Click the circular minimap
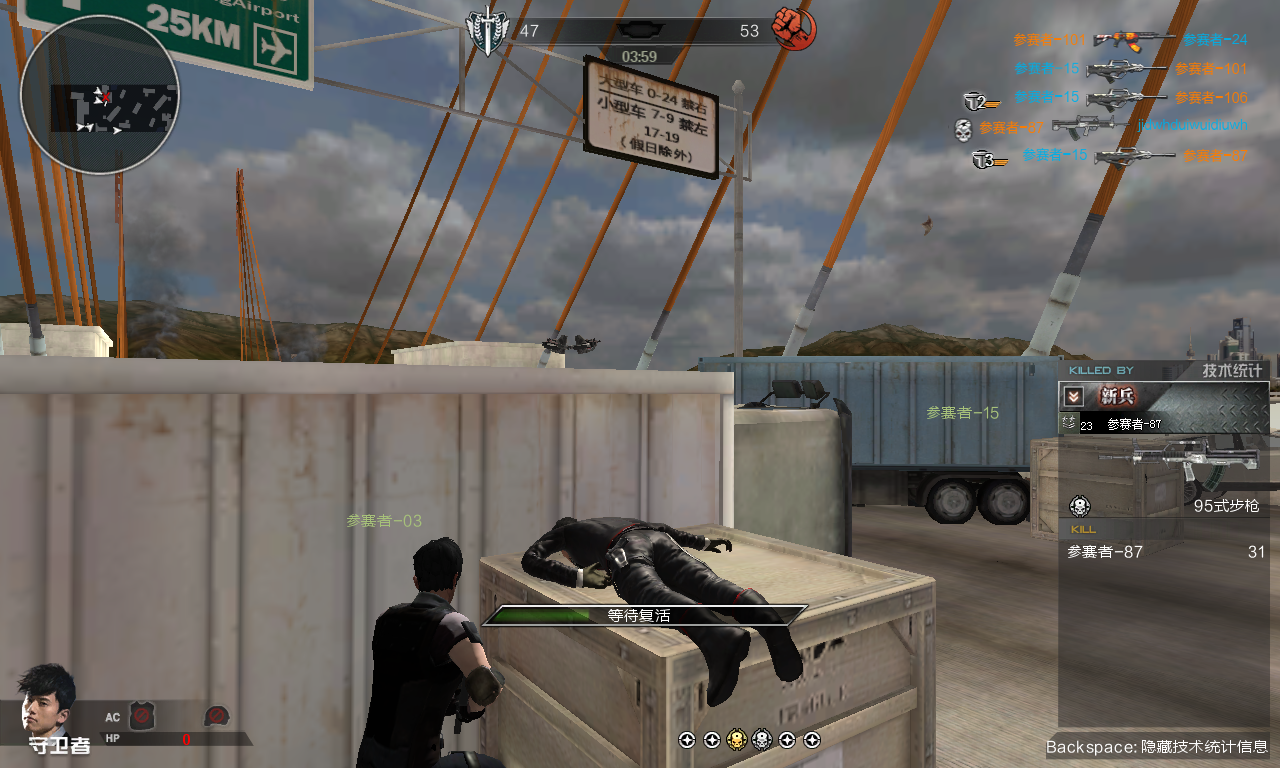Viewport: 1280px width, 768px height. pos(99,95)
